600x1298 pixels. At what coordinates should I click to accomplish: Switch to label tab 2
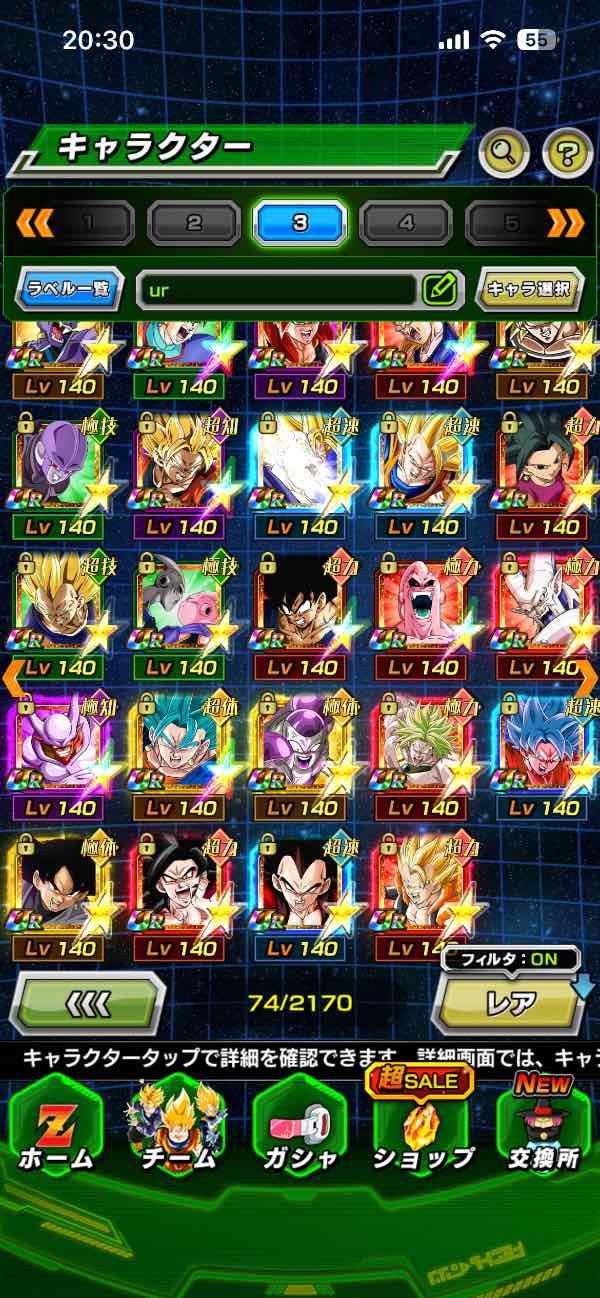pos(194,223)
